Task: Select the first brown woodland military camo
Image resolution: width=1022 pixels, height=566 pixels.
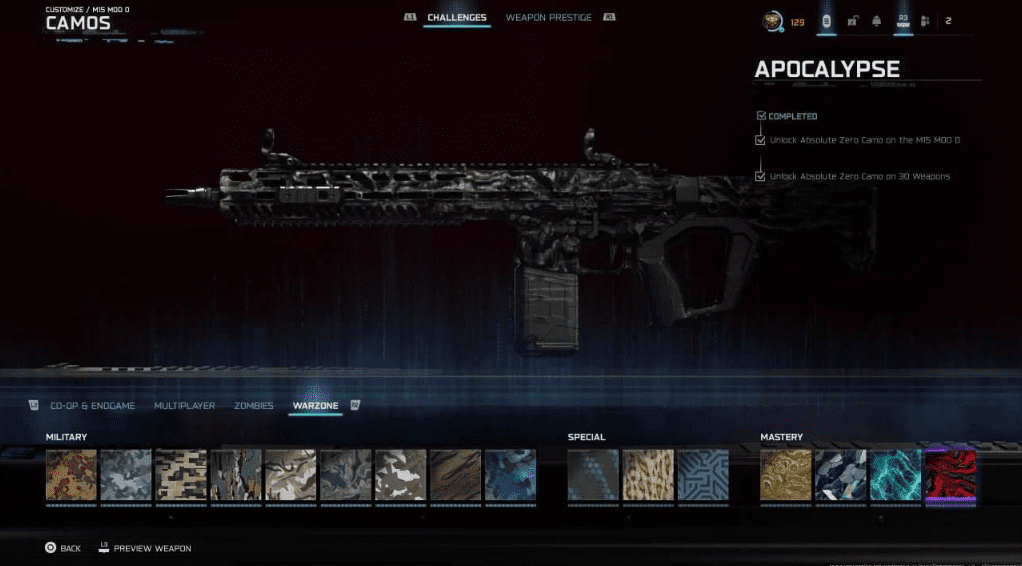Action: pyautogui.click(x=72, y=474)
